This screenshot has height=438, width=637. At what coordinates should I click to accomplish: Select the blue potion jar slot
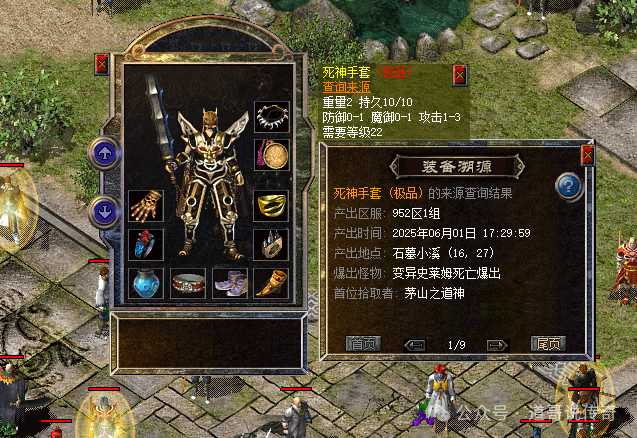coord(145,284)
